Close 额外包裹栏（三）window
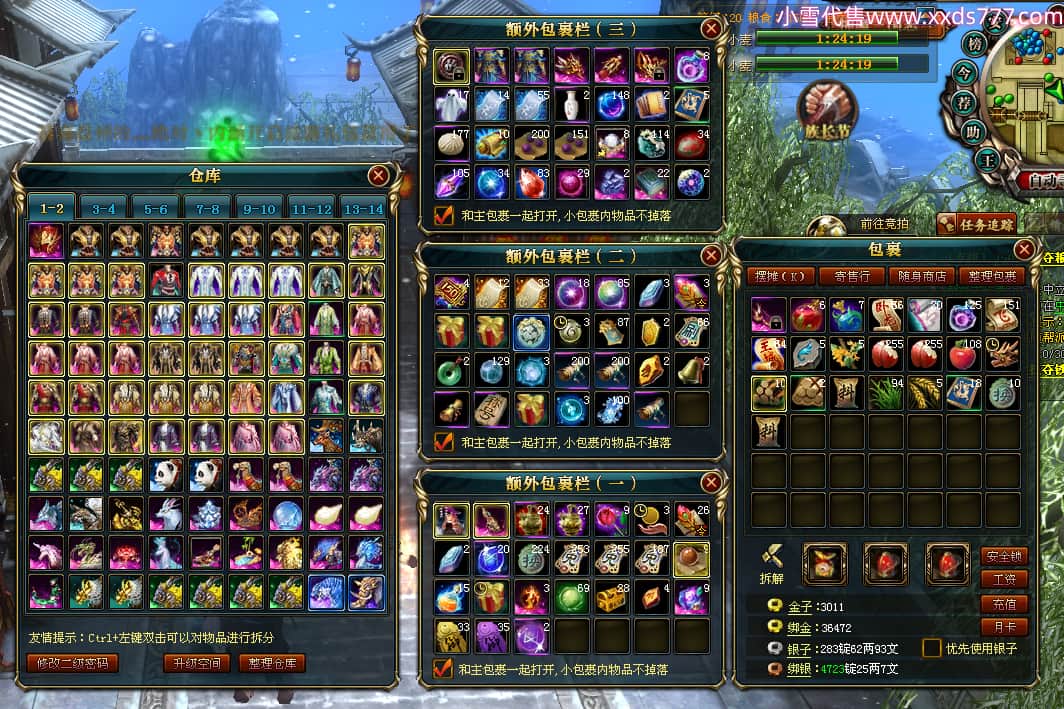 click(711, 29)
